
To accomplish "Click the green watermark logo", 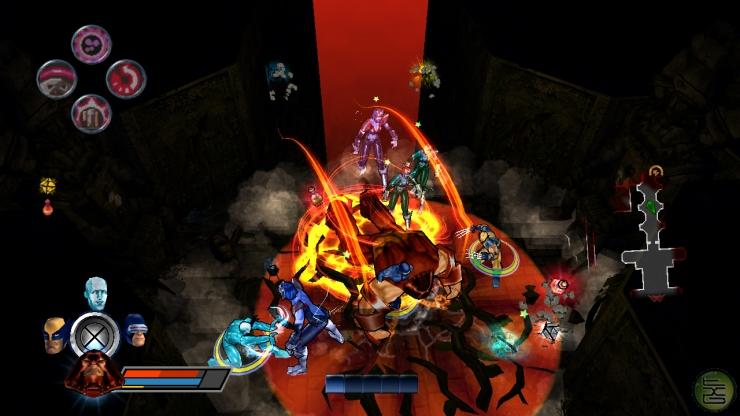I will pos(713,390).
